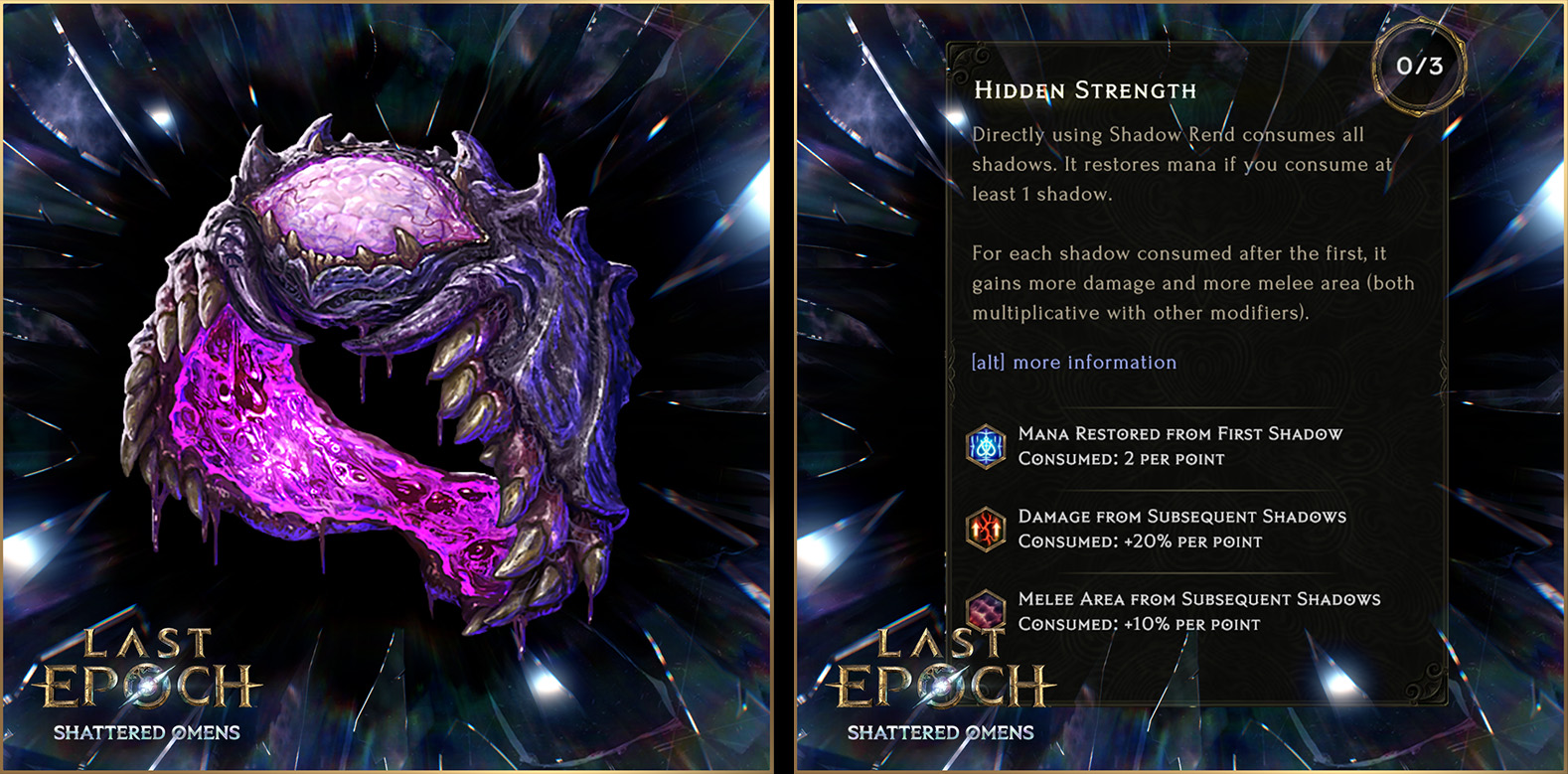The image size is (1568, 774).
Task: Choose the Melee Area from Subsequent Shadows icon
Action: [986, 609]
